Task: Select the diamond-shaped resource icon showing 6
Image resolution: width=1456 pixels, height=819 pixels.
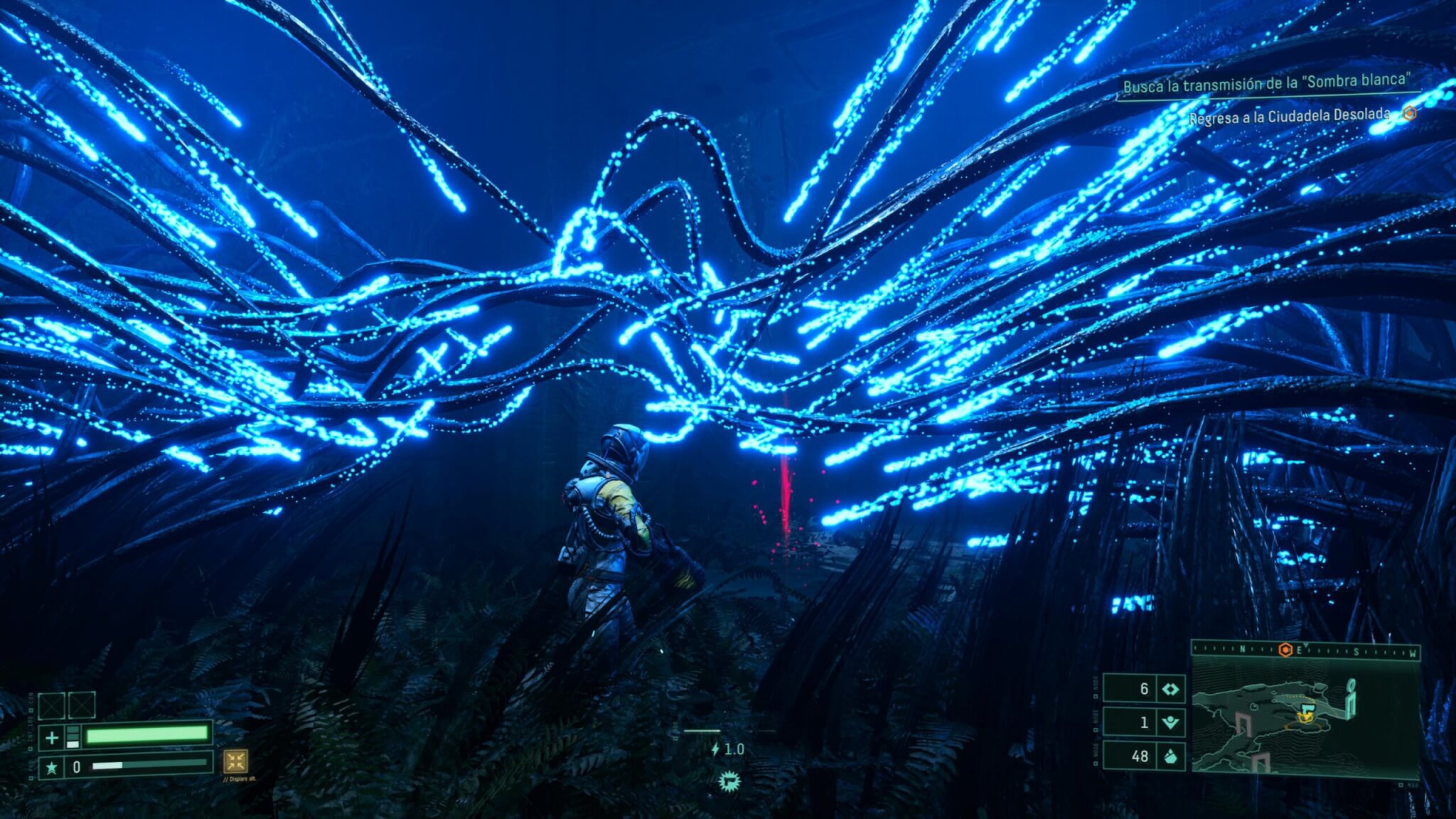Action: (x=1170, y=689)
